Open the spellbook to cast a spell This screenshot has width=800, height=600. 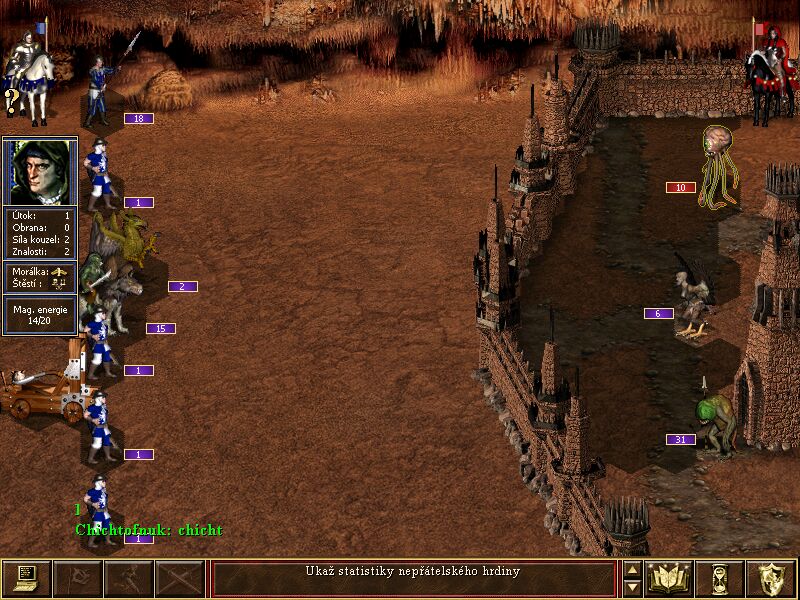[670, 579]
